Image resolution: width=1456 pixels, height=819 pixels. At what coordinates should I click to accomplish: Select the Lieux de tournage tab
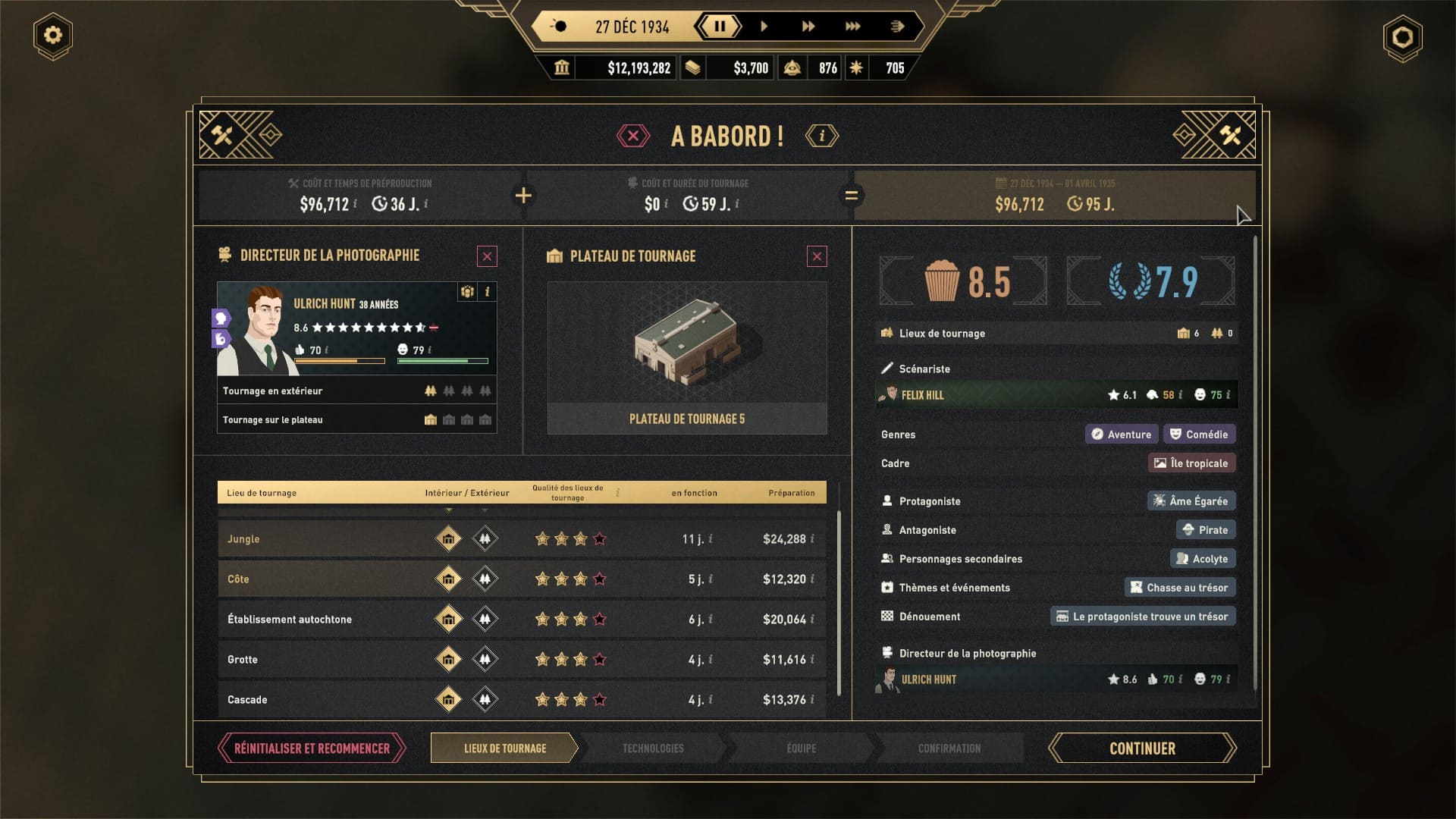(x=504, y=748)
